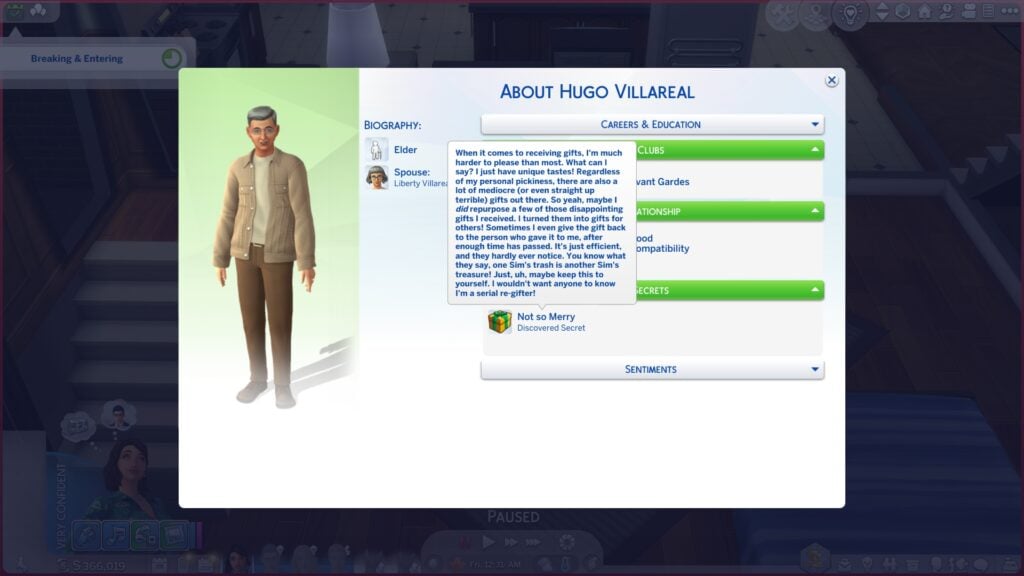Click the heart lightbulb icon in top bar
Viewport: 1024px width, 576px height.
[847, 12]
